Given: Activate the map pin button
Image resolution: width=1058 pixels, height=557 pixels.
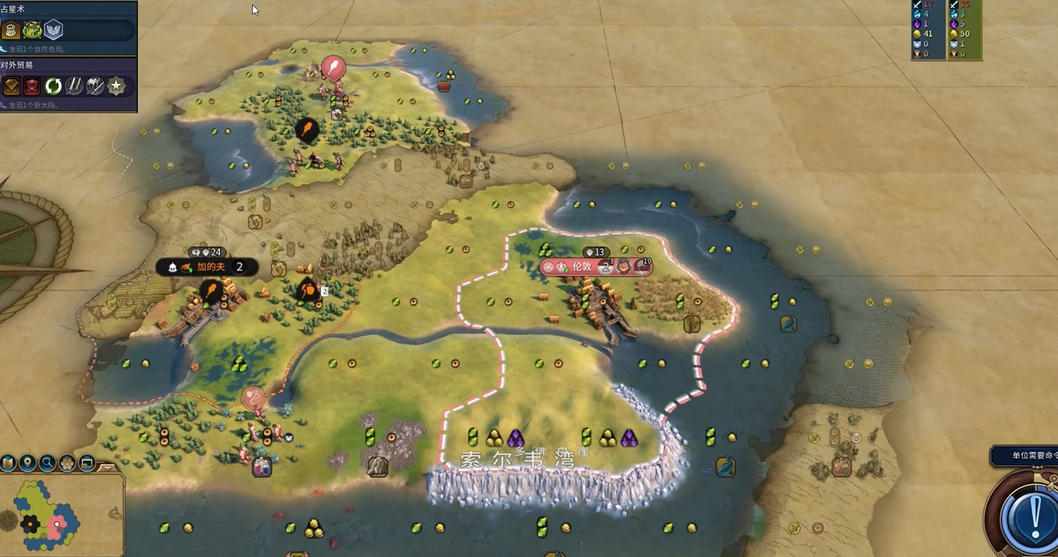Looking at the screenshot, I should [x=28, y=463].
